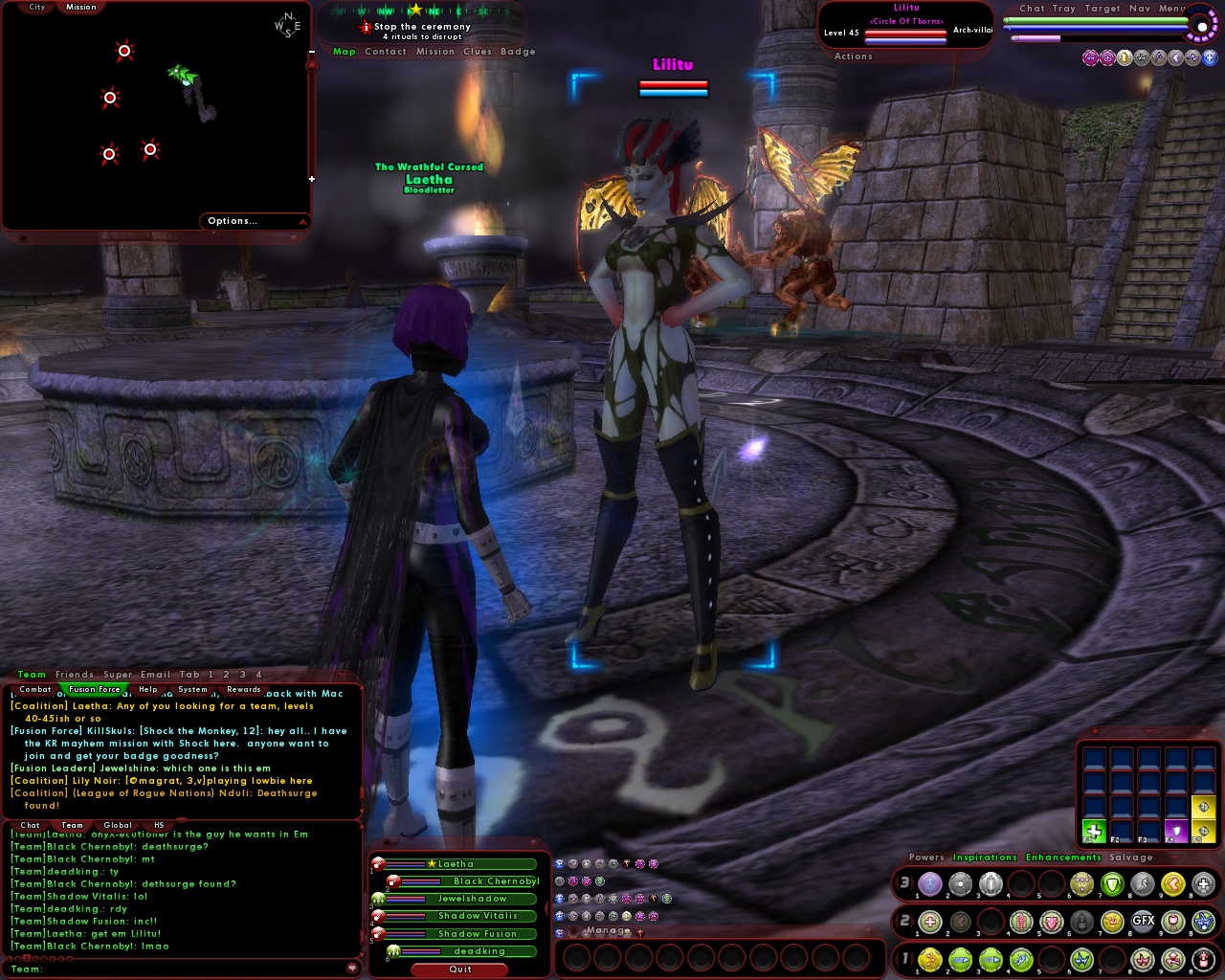Use the healing cross power in tray 2
The height and width of the screenshot is (980, 1225).
click(930, 922)
